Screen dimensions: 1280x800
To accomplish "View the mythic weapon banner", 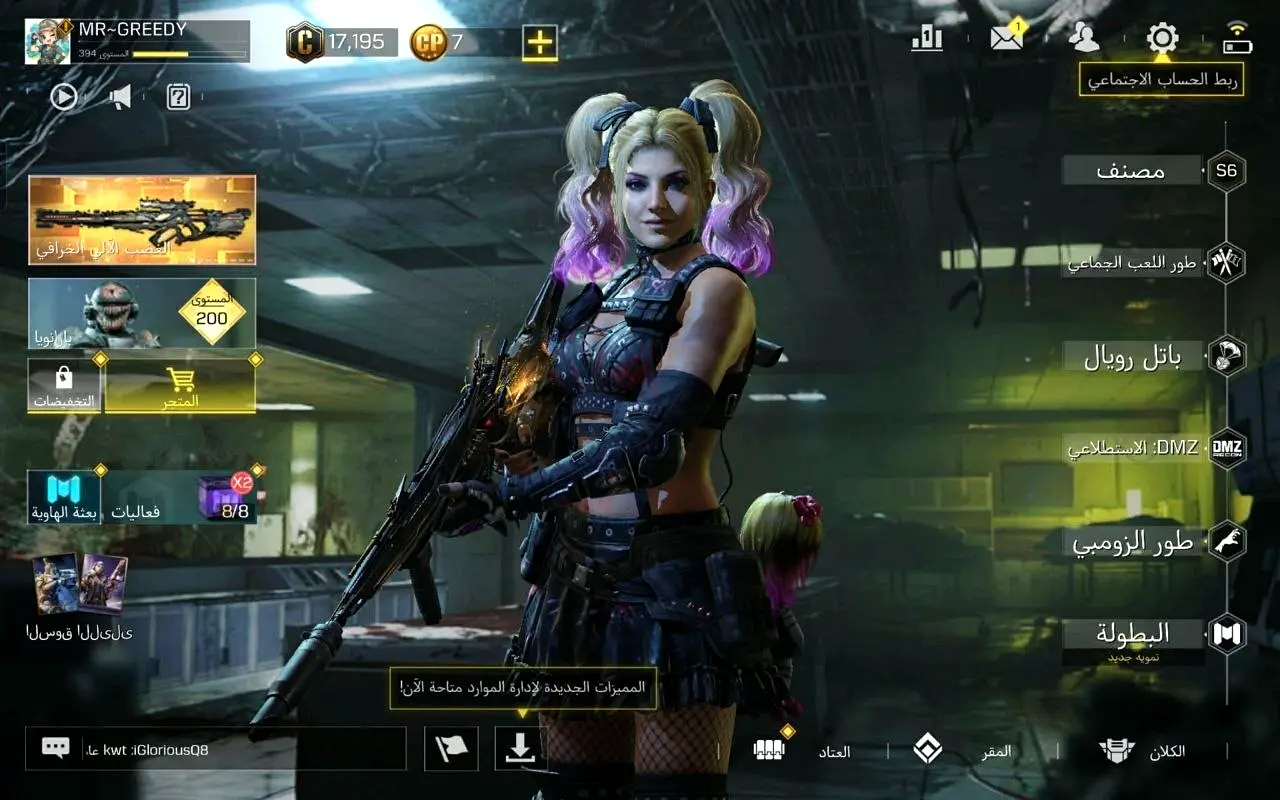I will [142, 220].
